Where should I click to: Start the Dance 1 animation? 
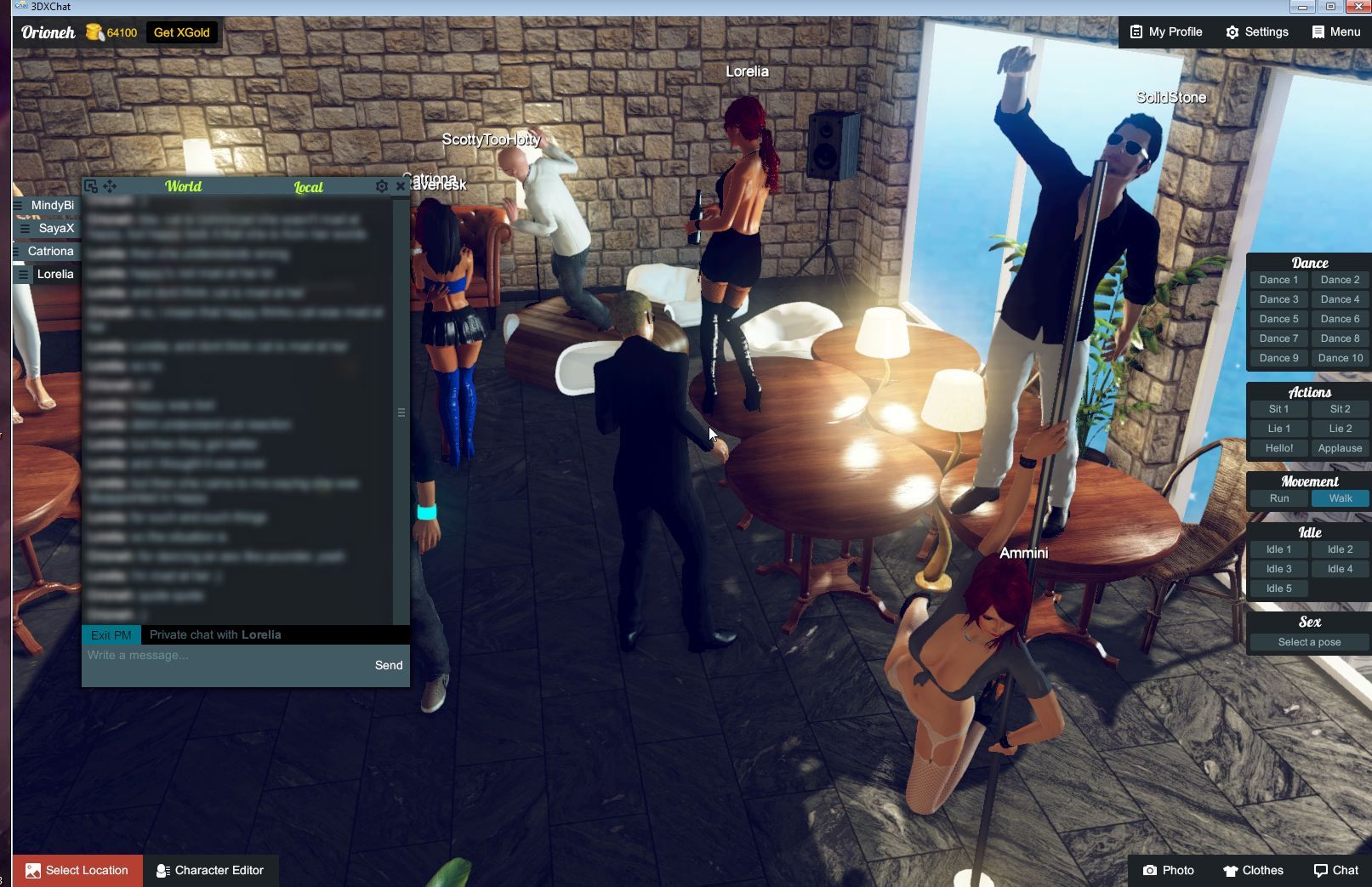coord(1278,279)
